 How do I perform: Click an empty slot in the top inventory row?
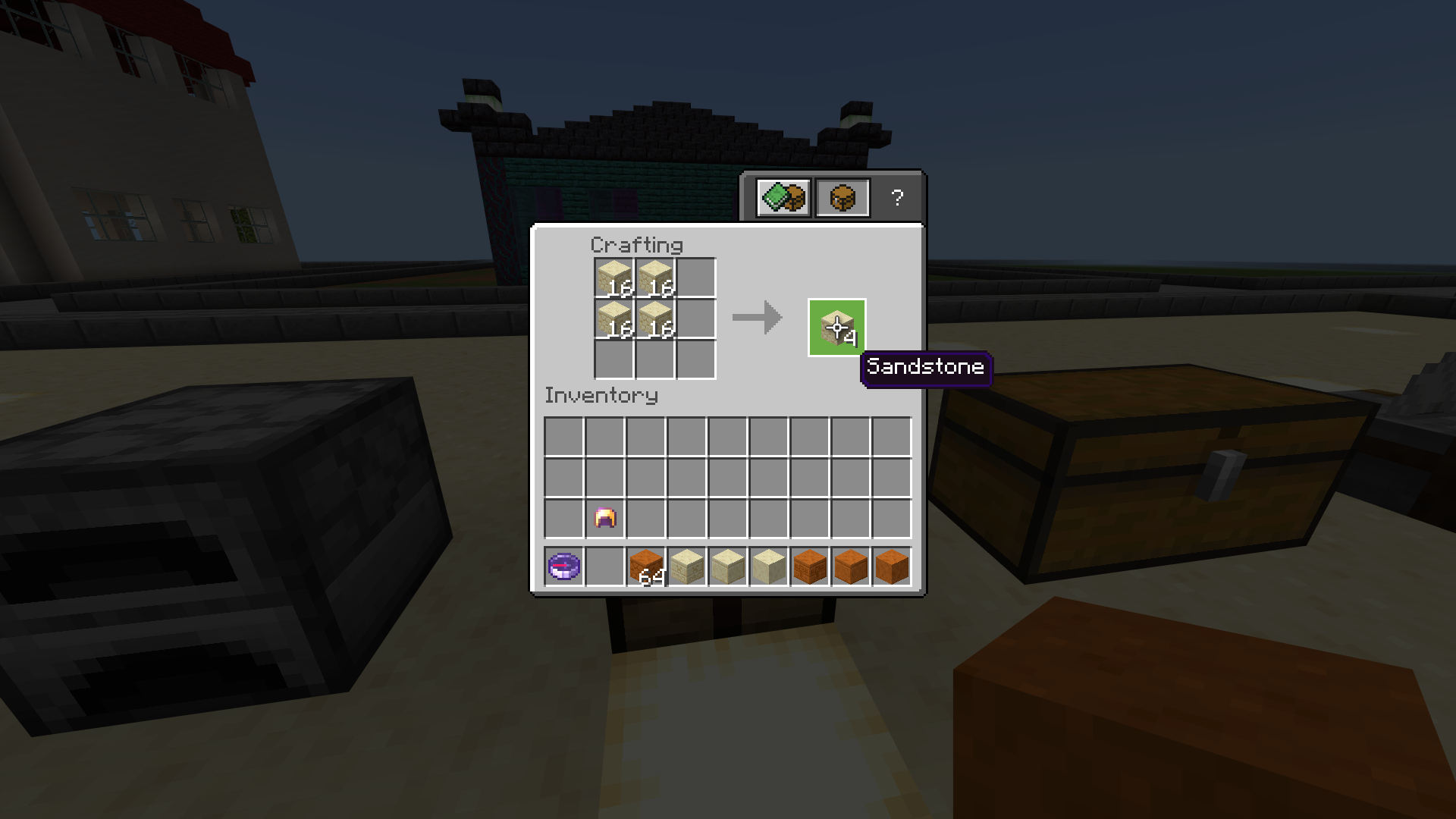[x=688, y=435]
